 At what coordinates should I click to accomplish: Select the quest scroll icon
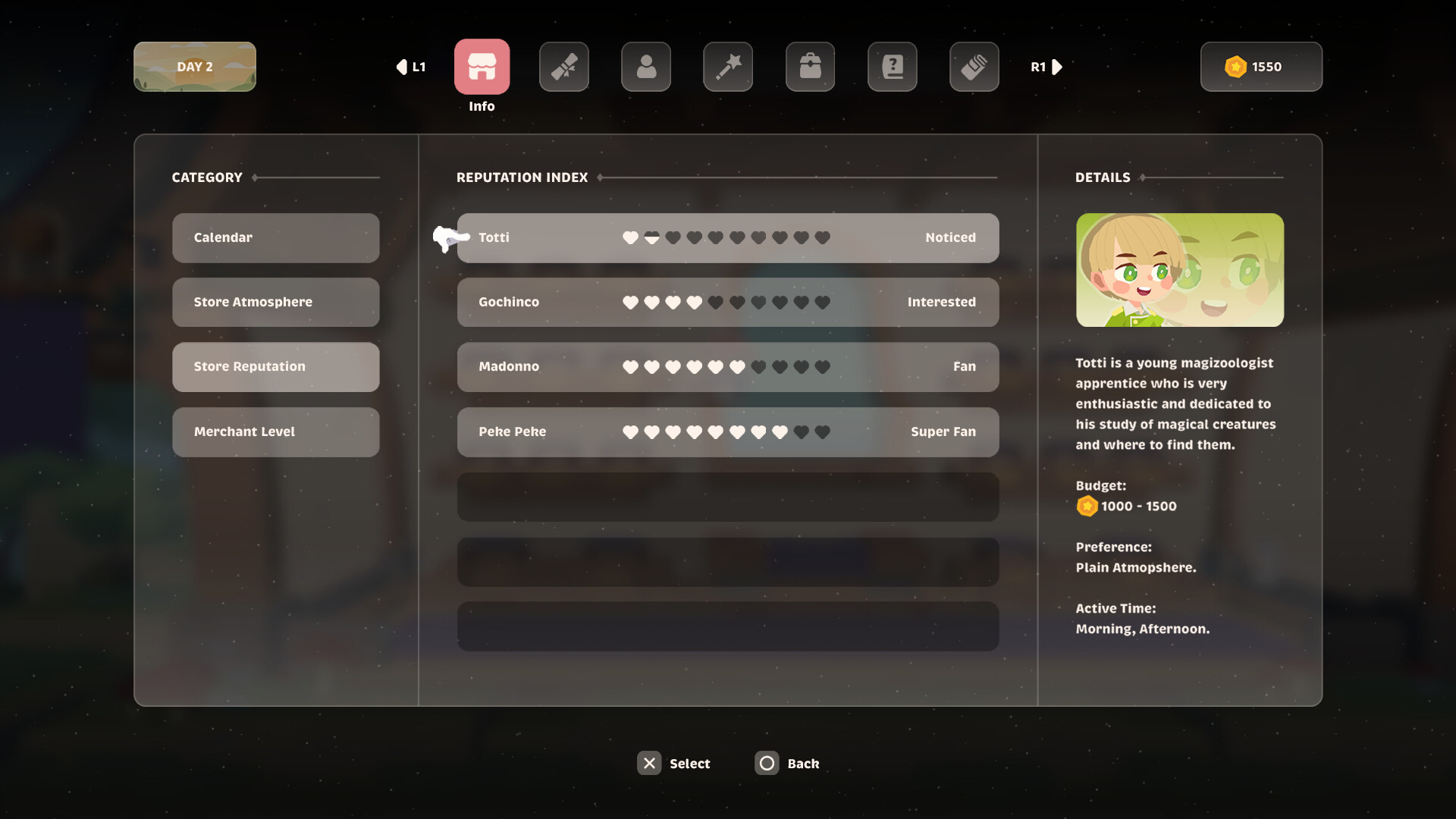coord(563,67)
